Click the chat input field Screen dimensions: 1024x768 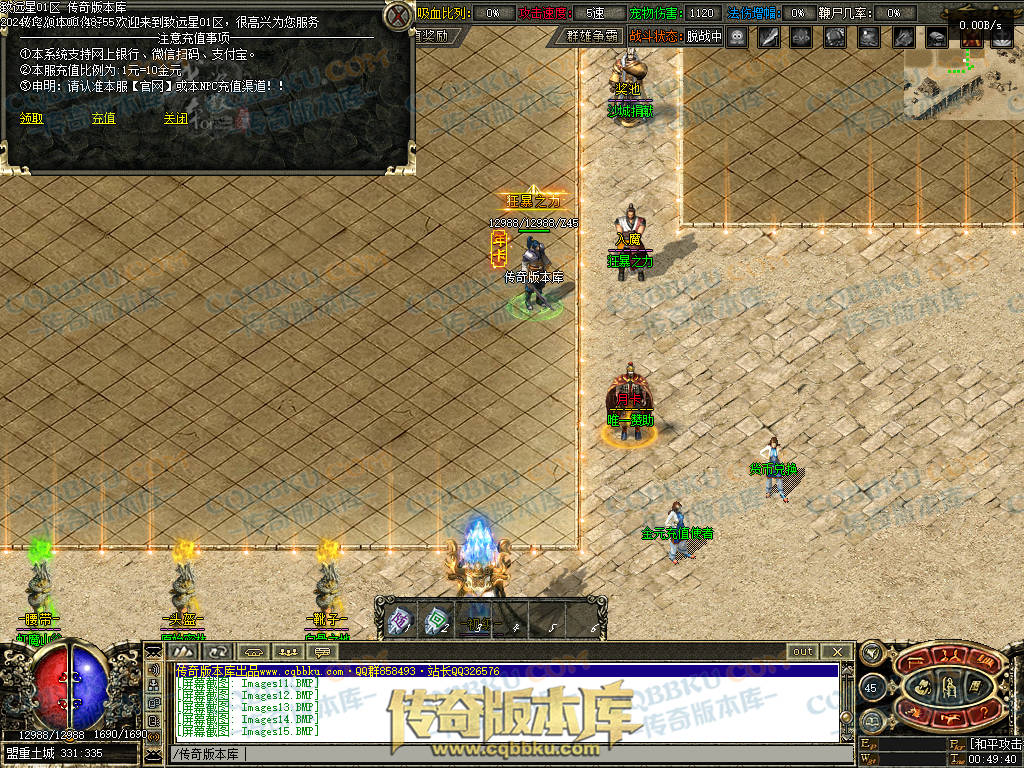pos(500,754)
